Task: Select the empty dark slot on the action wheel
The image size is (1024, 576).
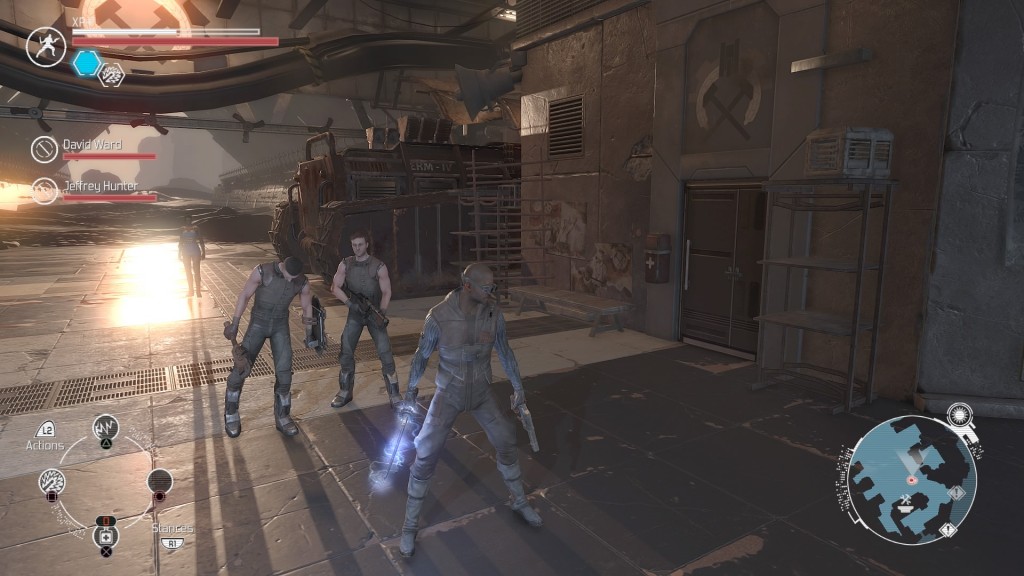Action: [x=160, y=482]
